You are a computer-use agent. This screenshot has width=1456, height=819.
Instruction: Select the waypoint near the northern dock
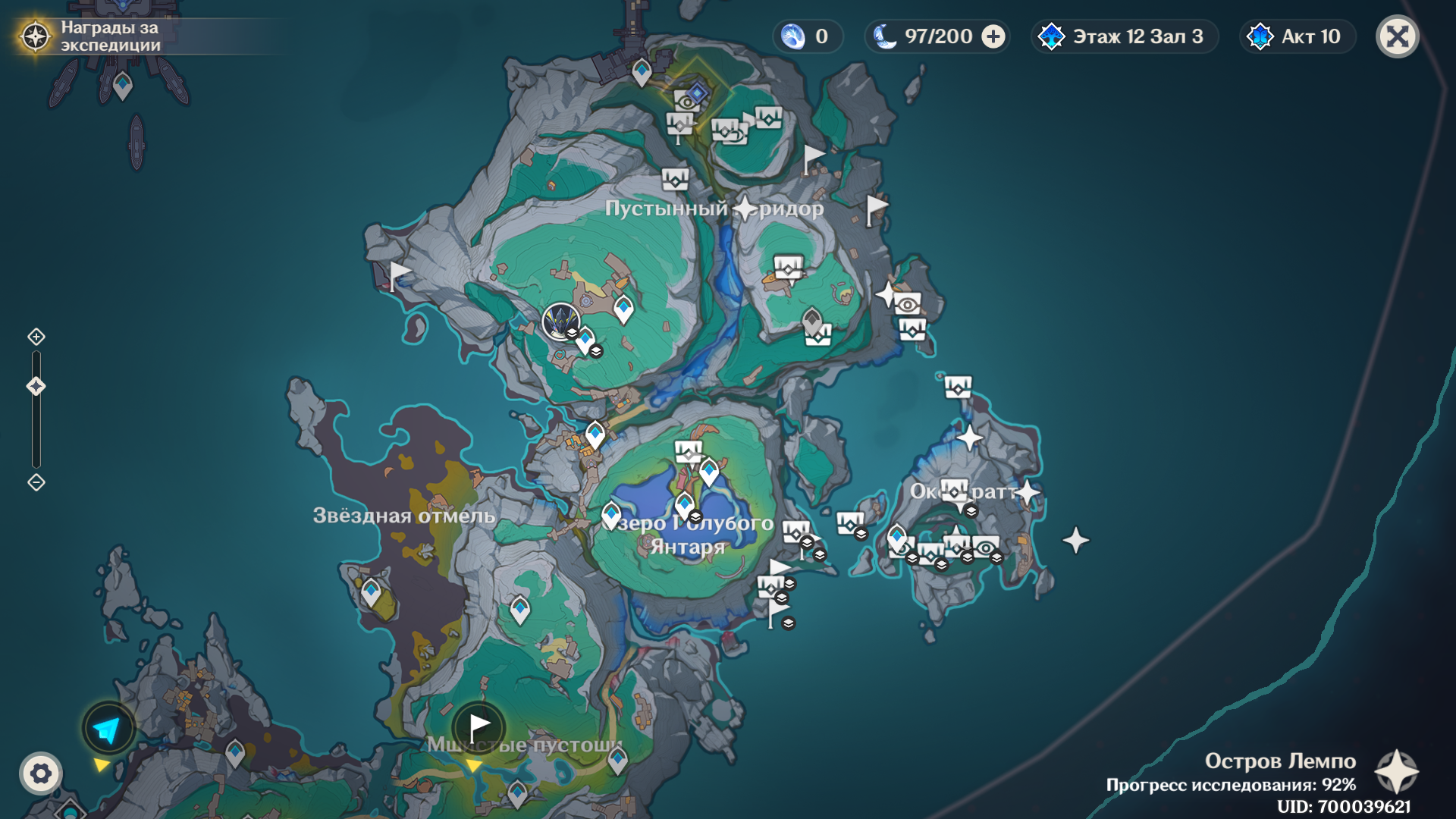point(642,73)
